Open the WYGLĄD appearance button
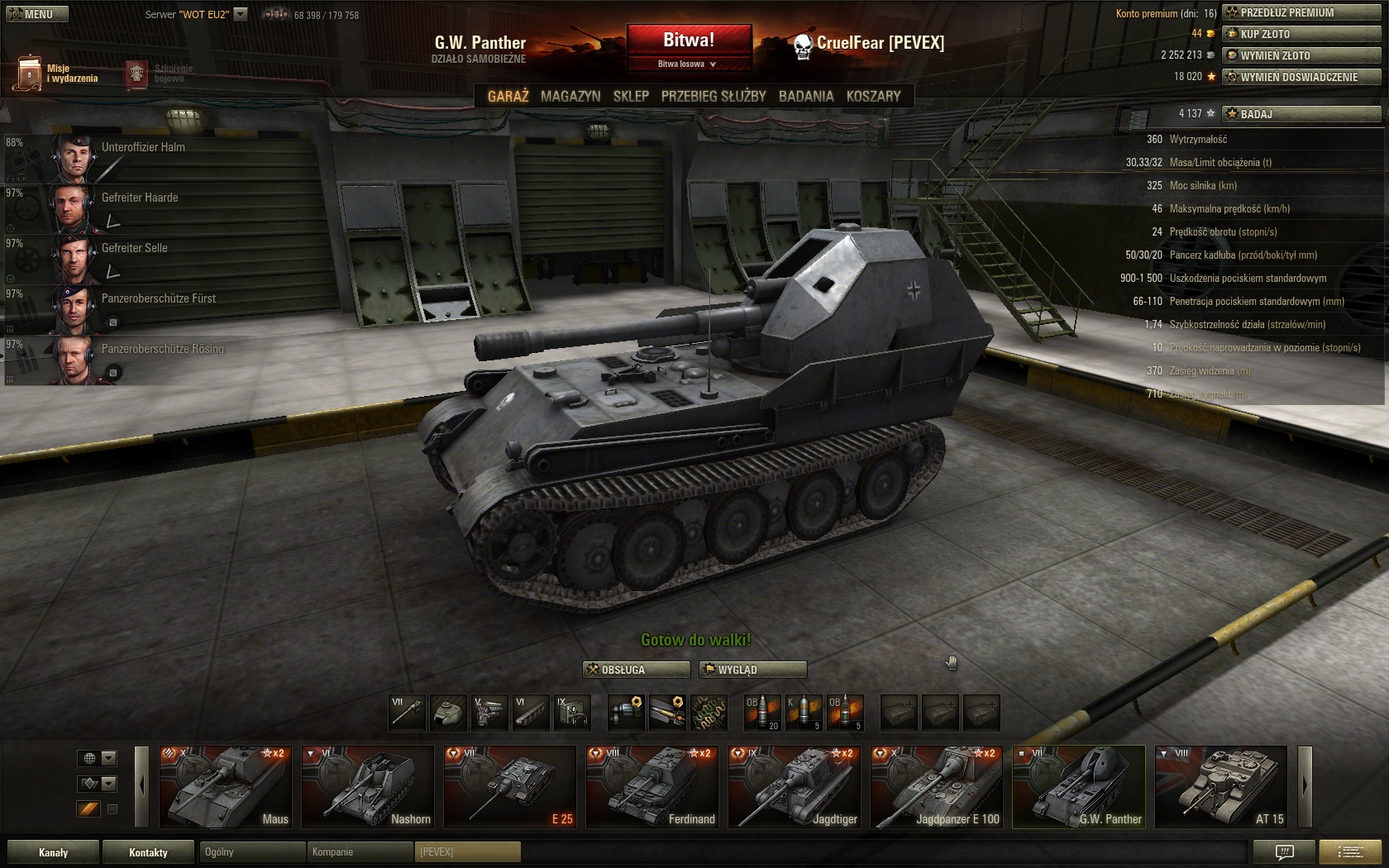 coord(752,670)
